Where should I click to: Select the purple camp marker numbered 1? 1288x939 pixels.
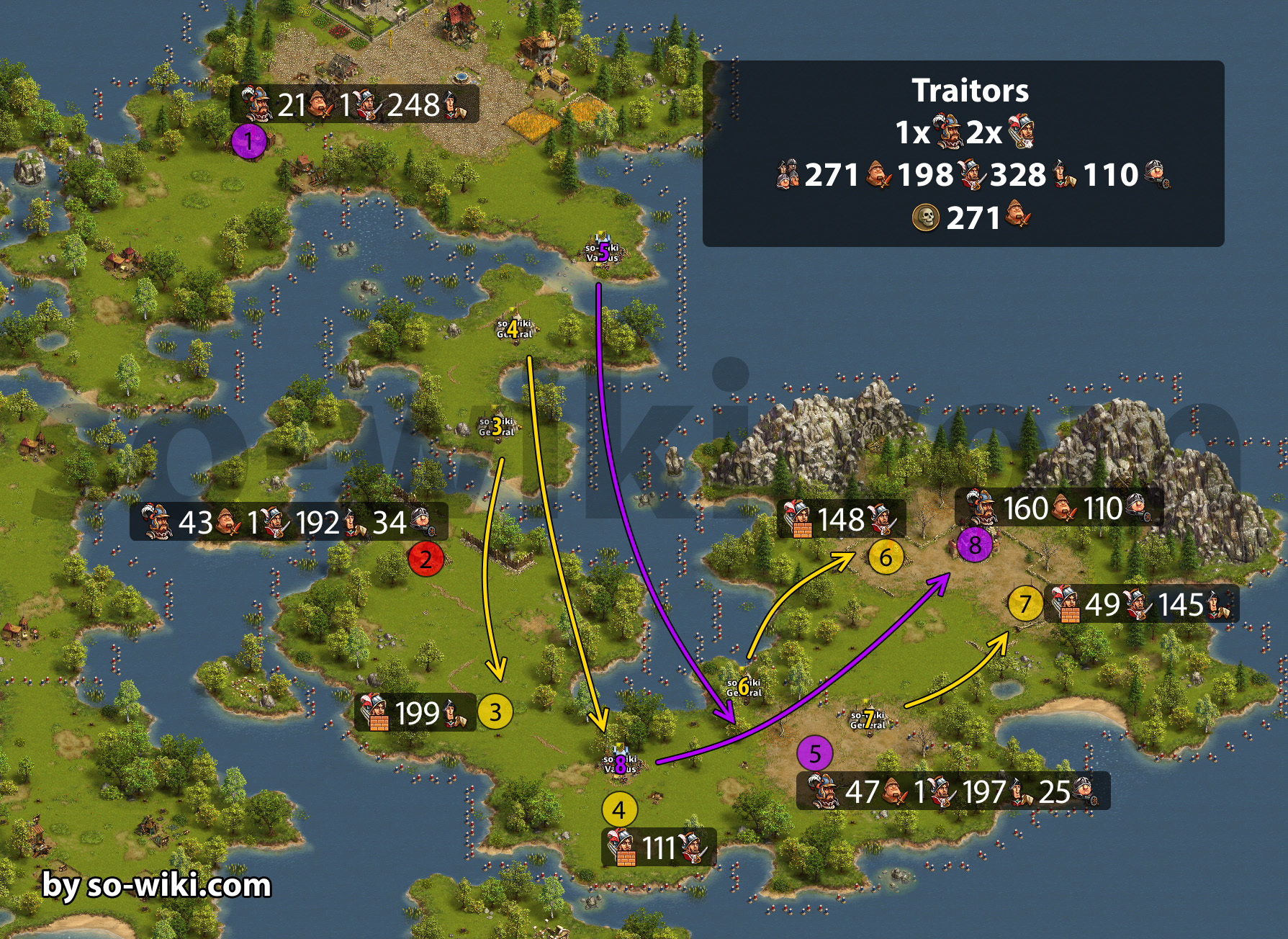pyautogui.click(x=249, y=141)
